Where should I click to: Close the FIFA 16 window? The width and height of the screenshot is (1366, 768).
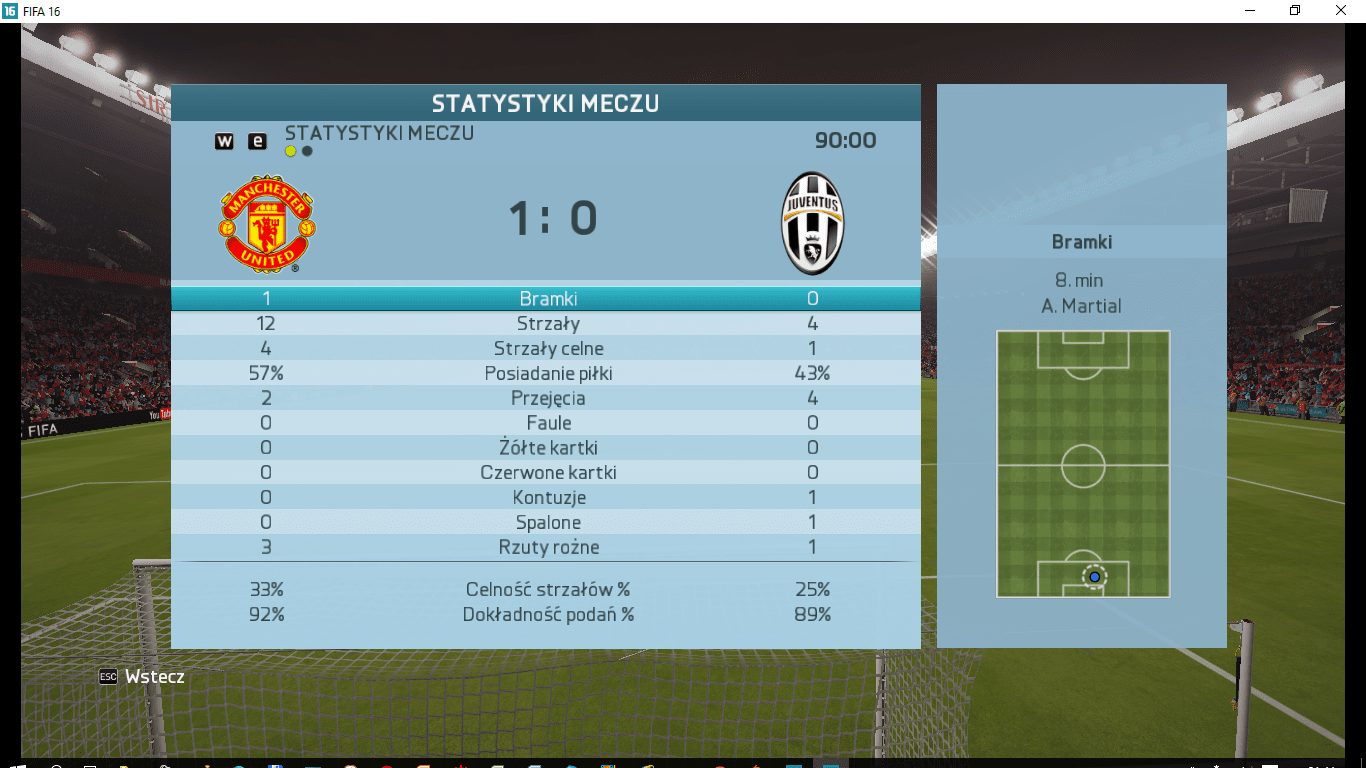pos(1341,10)
